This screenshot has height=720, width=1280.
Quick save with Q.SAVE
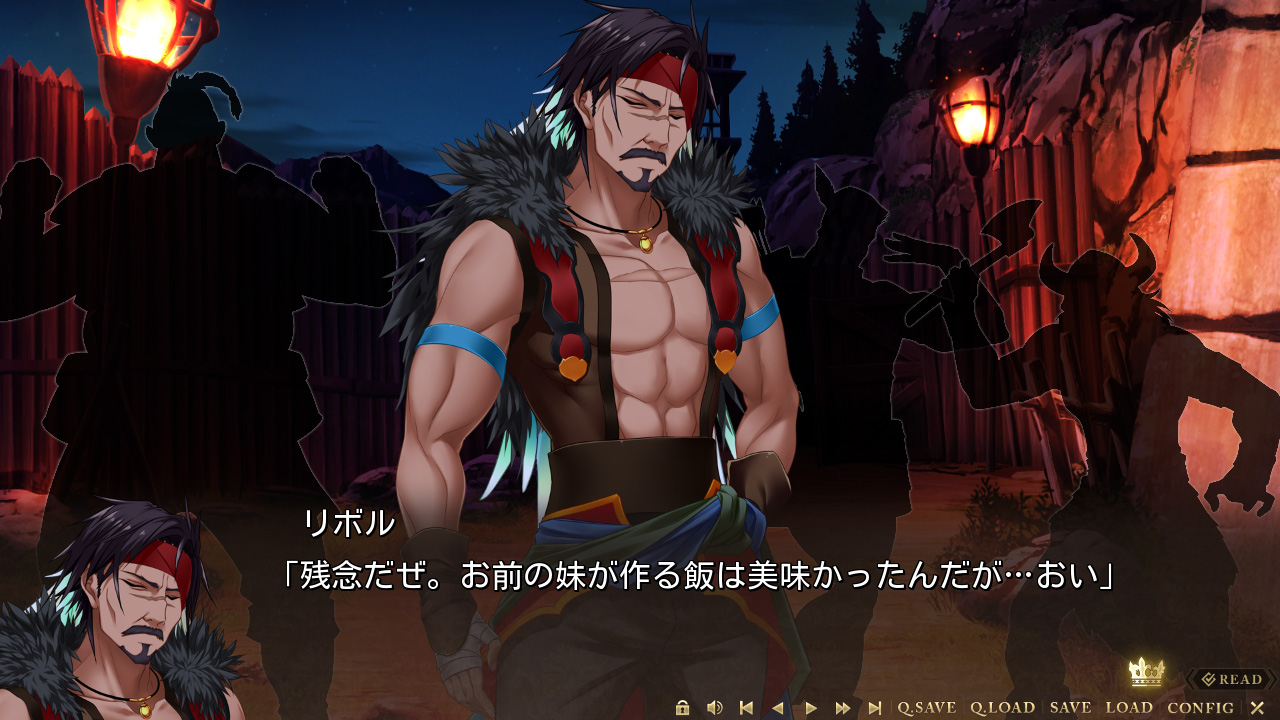pos(926,708)
